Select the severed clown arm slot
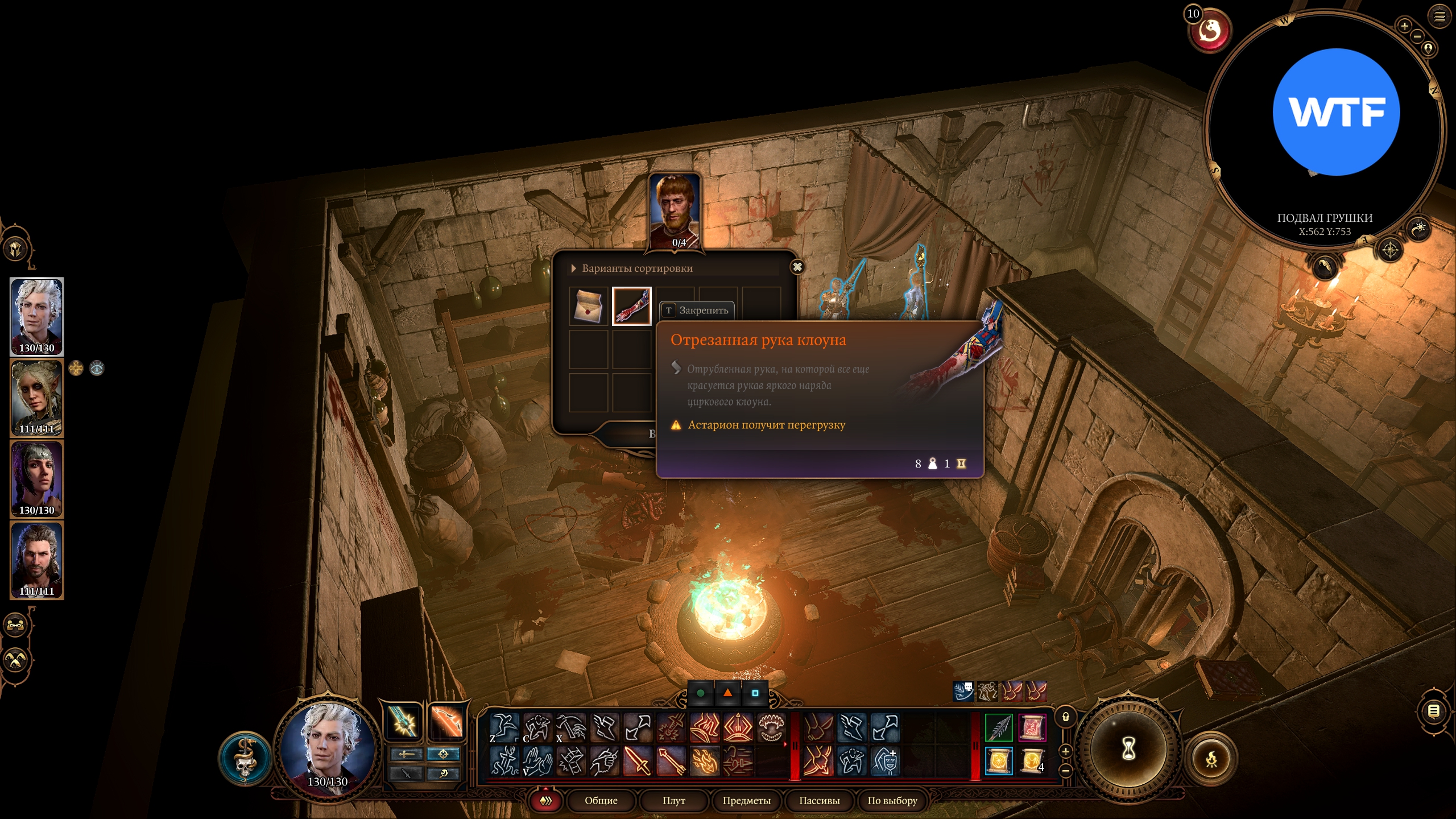Viewport: 1456px width, 819px height. [x=631, y=306]
